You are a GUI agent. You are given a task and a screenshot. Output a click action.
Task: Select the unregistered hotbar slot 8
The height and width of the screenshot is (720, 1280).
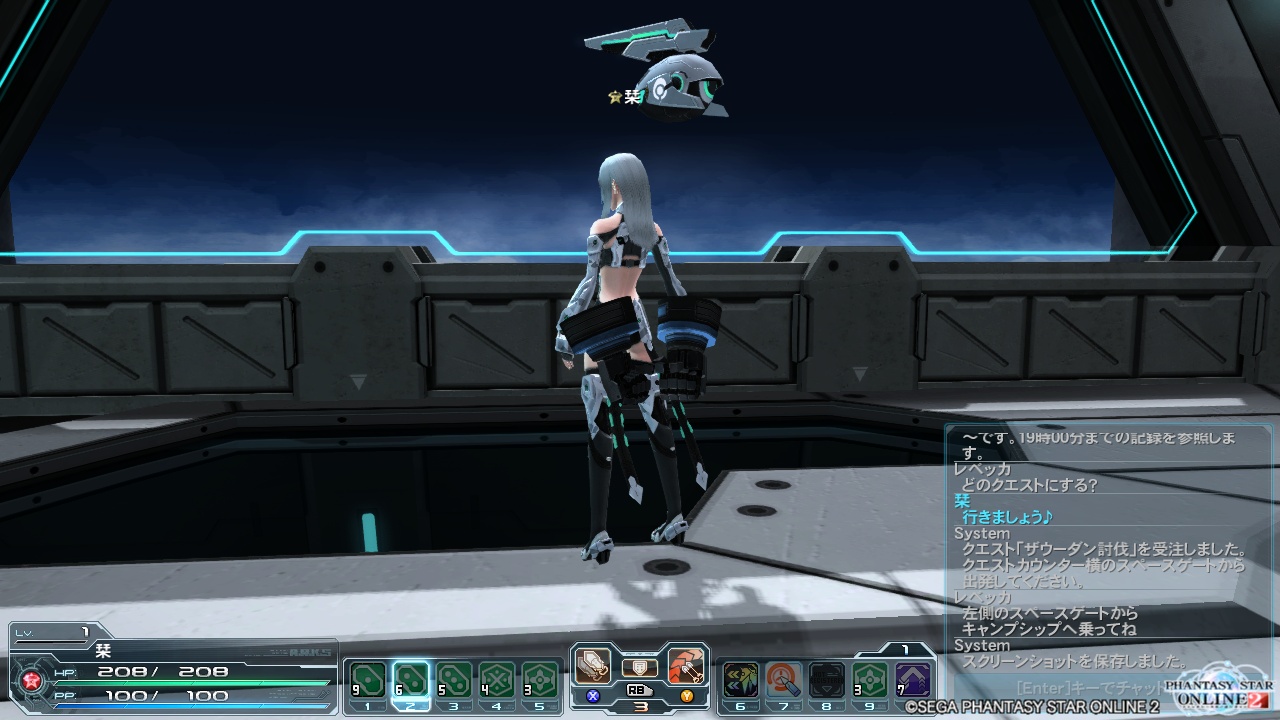(x=827, y=681)
